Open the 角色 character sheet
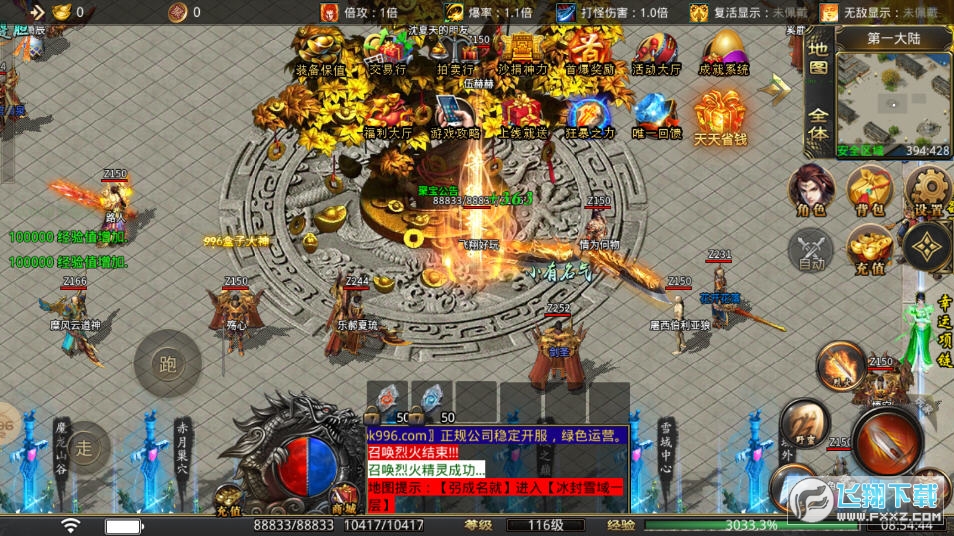This screenshot has width=954, height=536. tap(812, 190)
